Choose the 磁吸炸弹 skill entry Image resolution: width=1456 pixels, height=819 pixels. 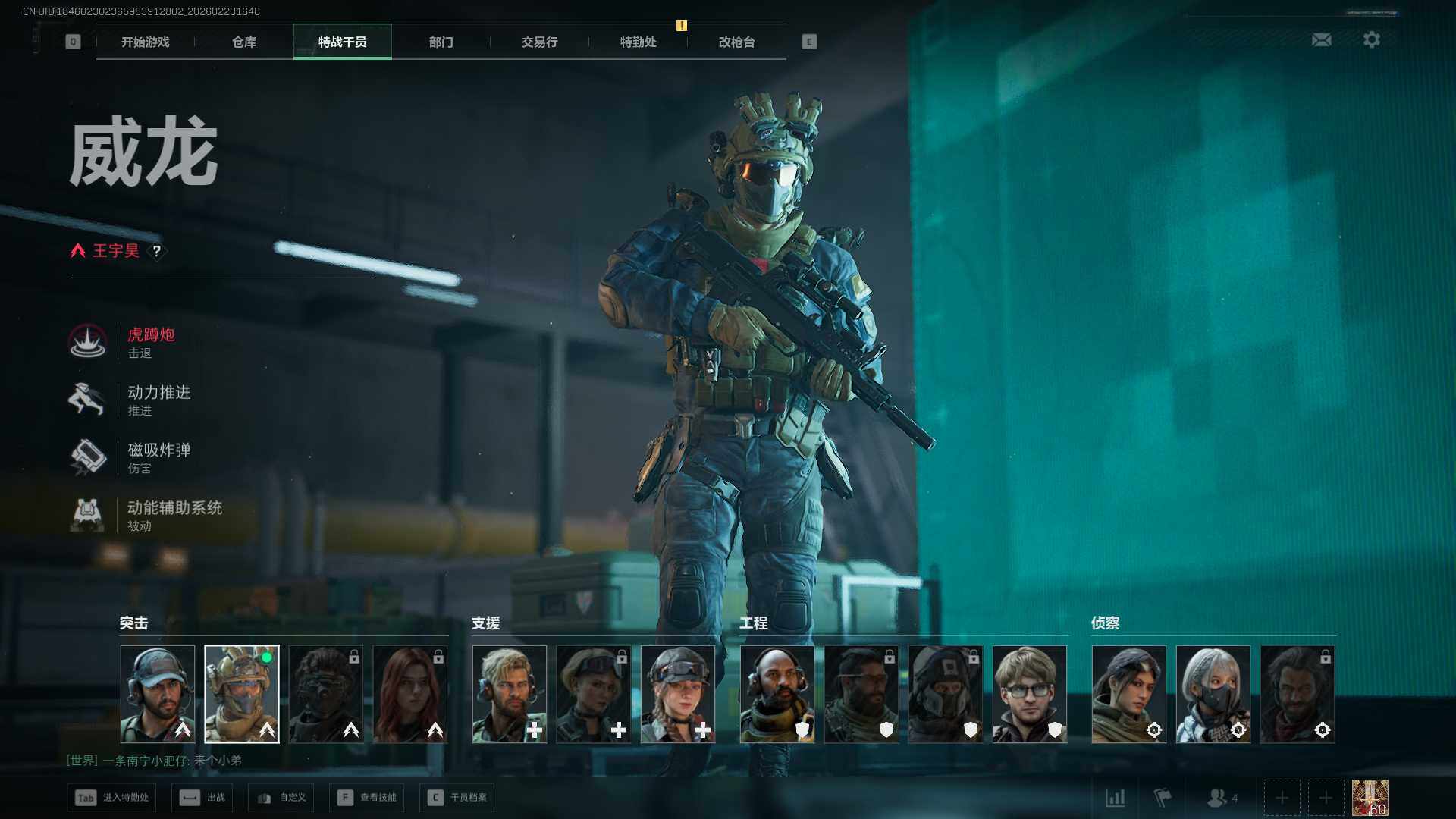[x=158, y=457]
